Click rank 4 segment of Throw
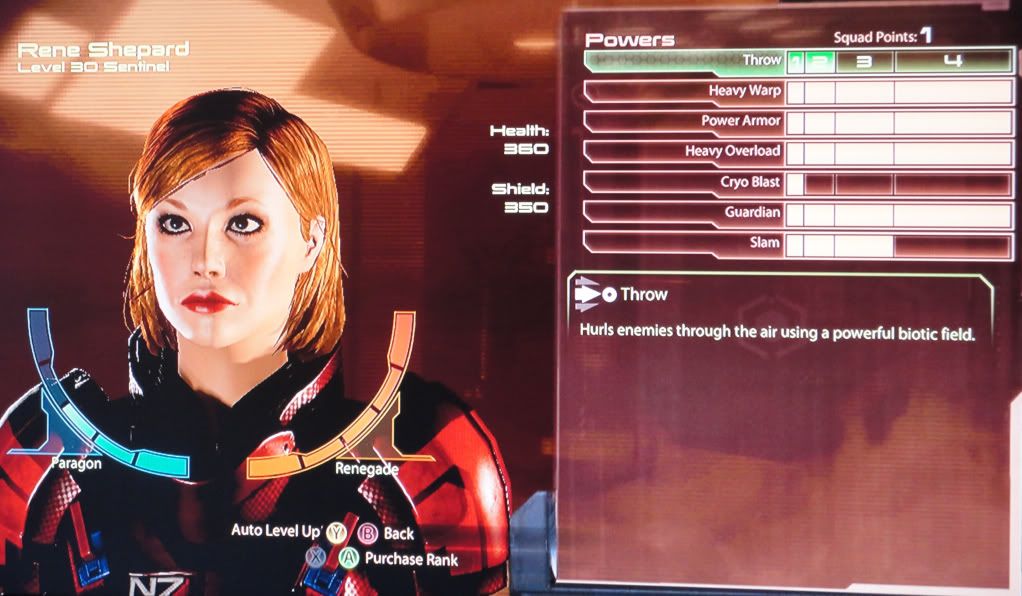Screen dimensions: 1022x596 [953, 62]
